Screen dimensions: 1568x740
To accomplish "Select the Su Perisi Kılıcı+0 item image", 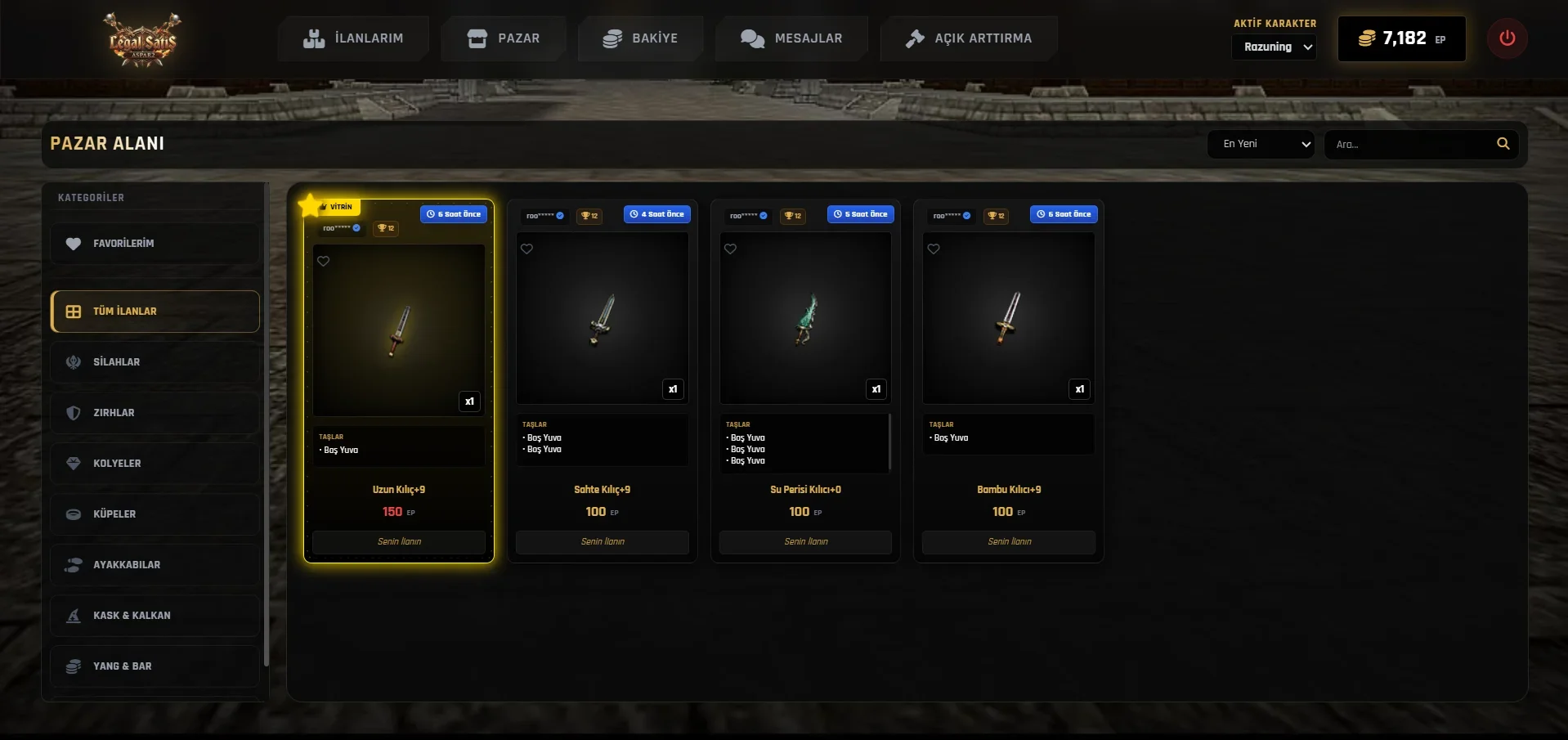I will click(x=805, y=318).
